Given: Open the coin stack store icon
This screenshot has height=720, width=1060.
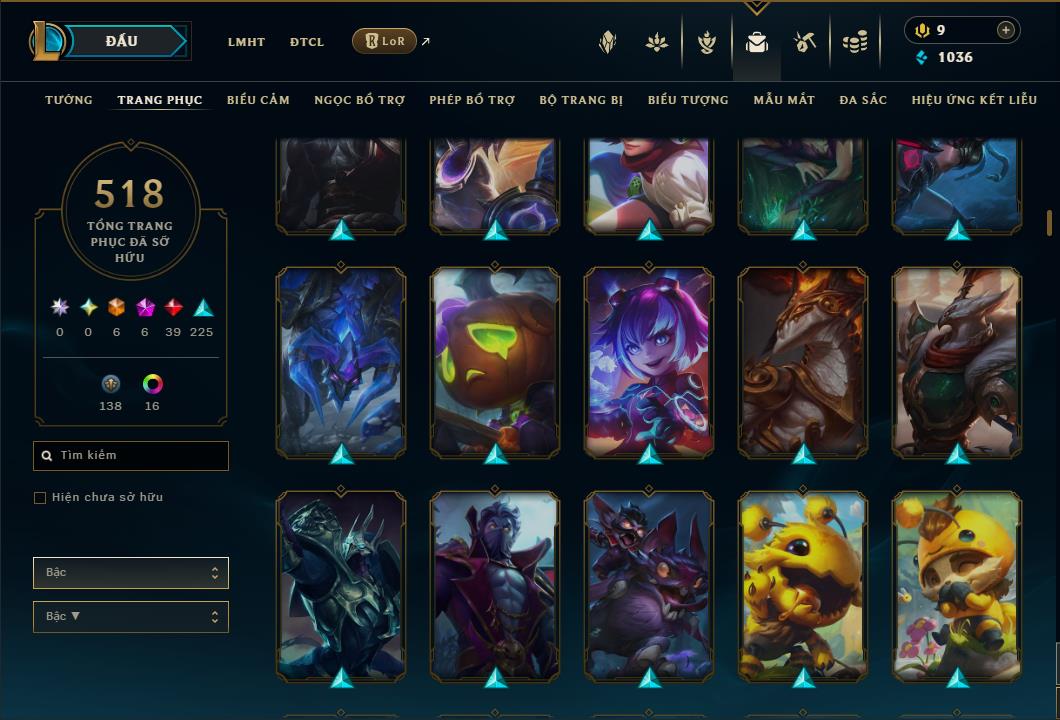Looking at the screenshot, I should click(854, 42).
